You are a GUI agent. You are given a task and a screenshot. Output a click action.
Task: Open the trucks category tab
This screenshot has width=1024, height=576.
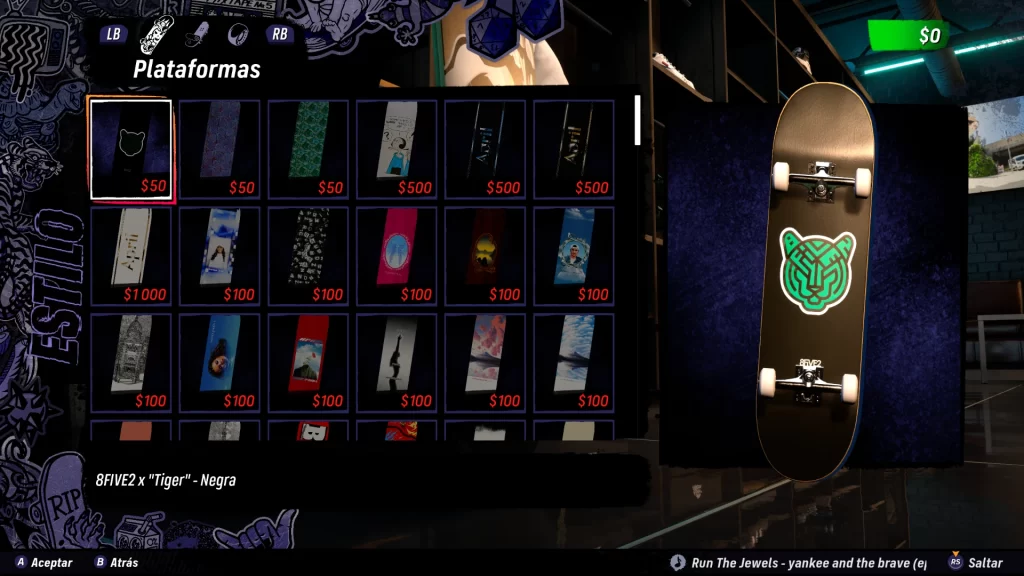(197, 33)
